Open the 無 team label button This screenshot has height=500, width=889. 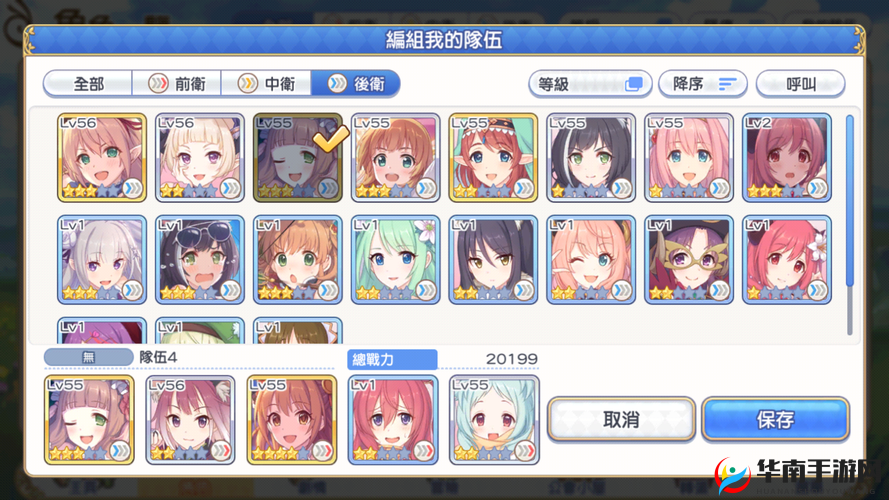88,357
